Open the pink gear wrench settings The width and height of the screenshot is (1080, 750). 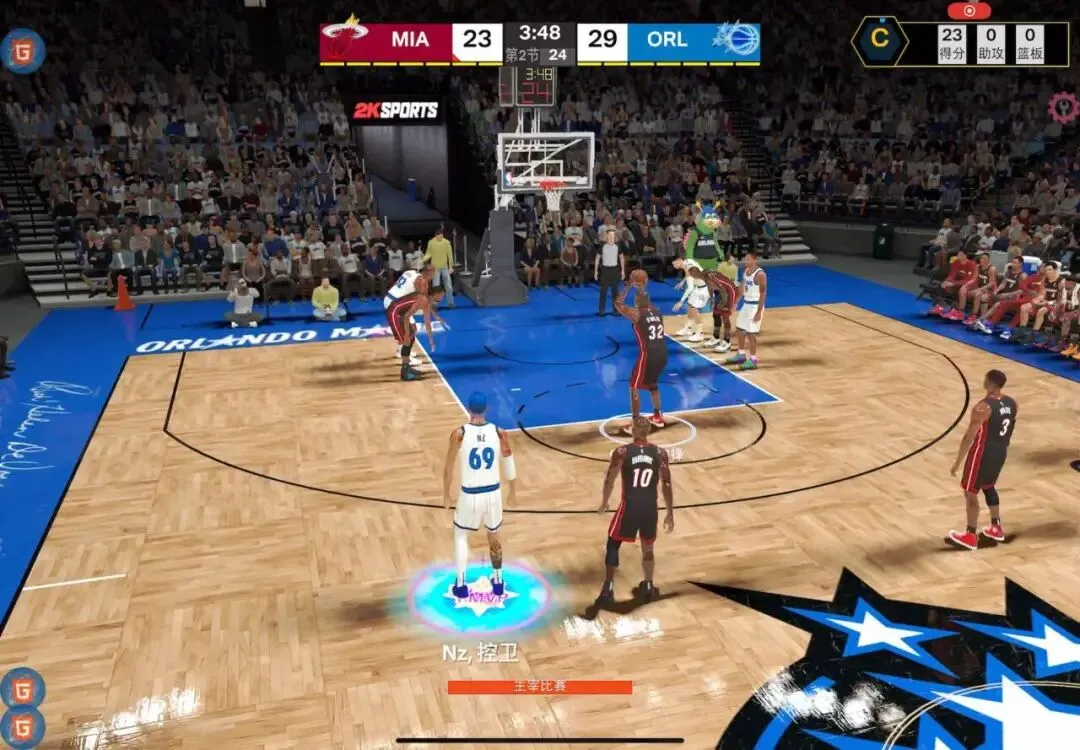pos(1062,107)
